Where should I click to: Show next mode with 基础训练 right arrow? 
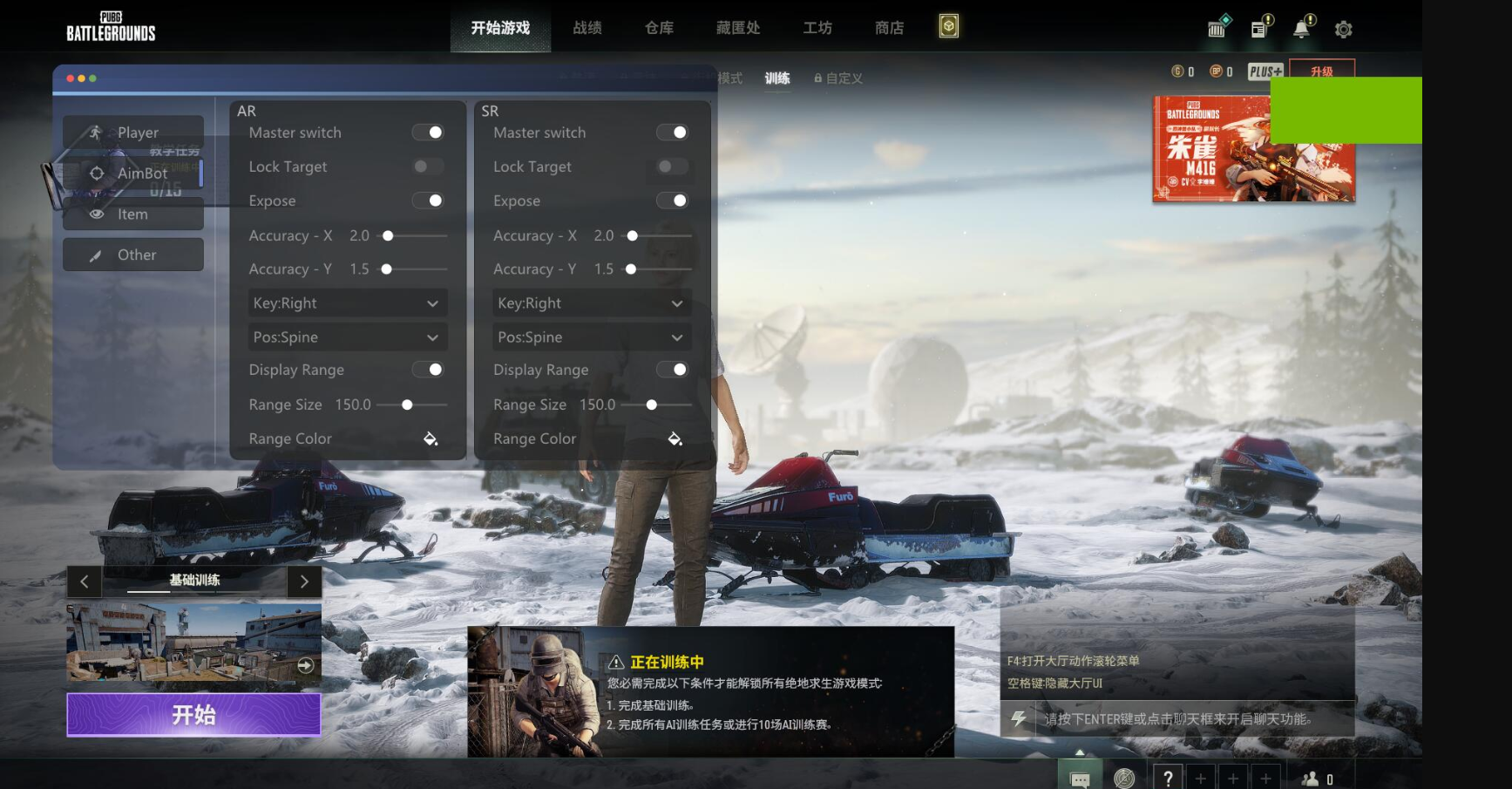point(304,582)
